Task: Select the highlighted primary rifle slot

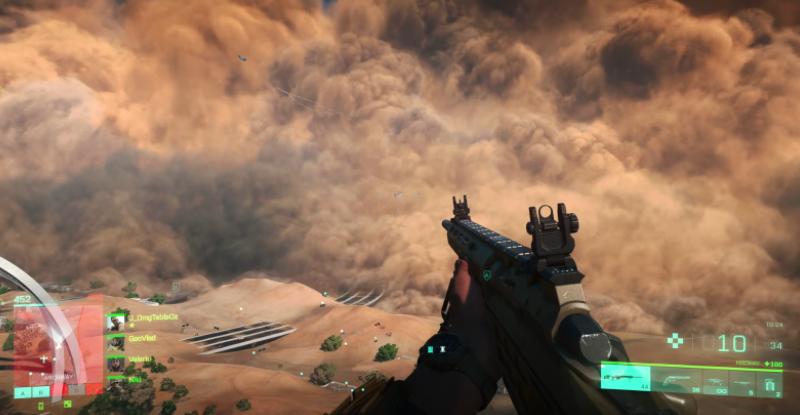Action: [x=626, y=379]
